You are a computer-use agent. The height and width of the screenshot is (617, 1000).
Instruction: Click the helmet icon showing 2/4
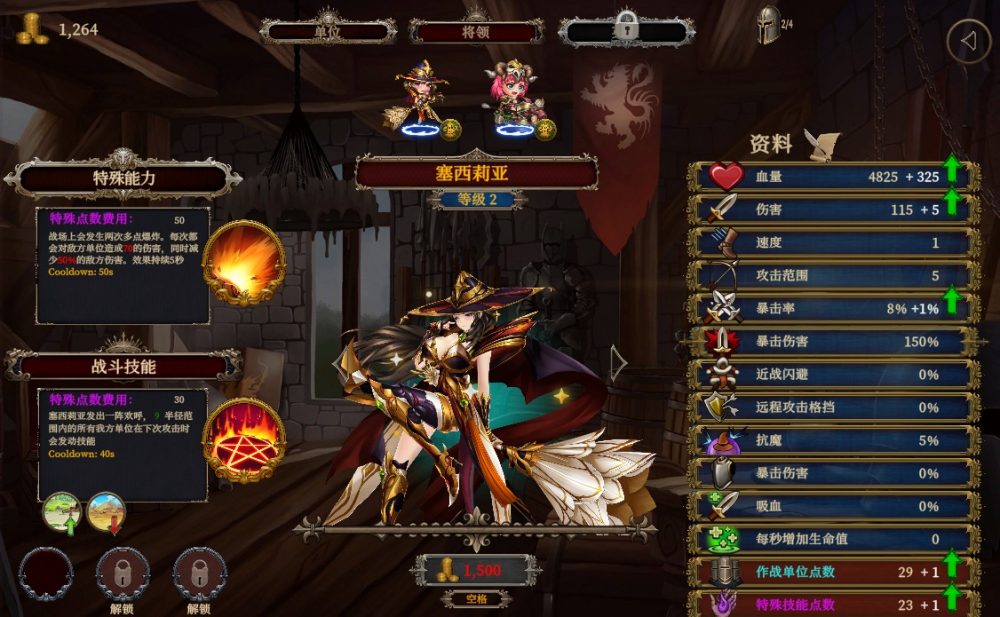coord(769,27)
